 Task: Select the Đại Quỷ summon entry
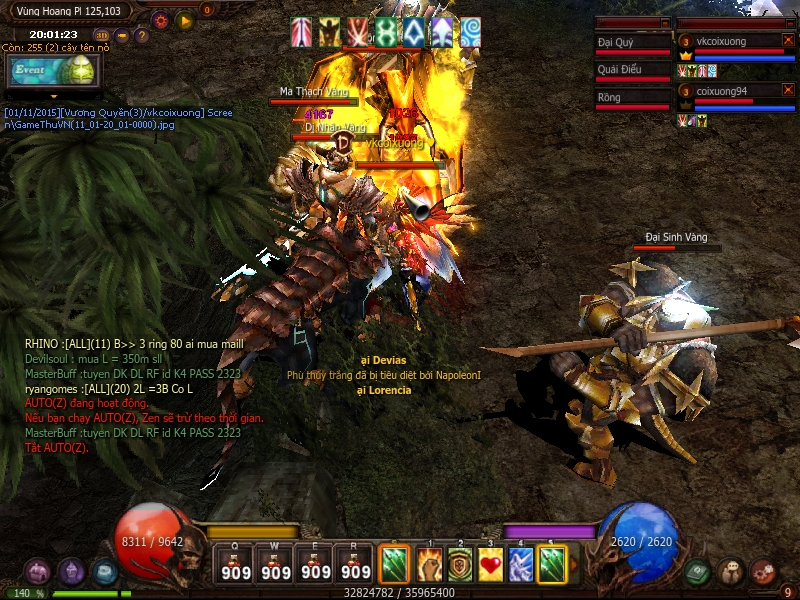point(632,43)
